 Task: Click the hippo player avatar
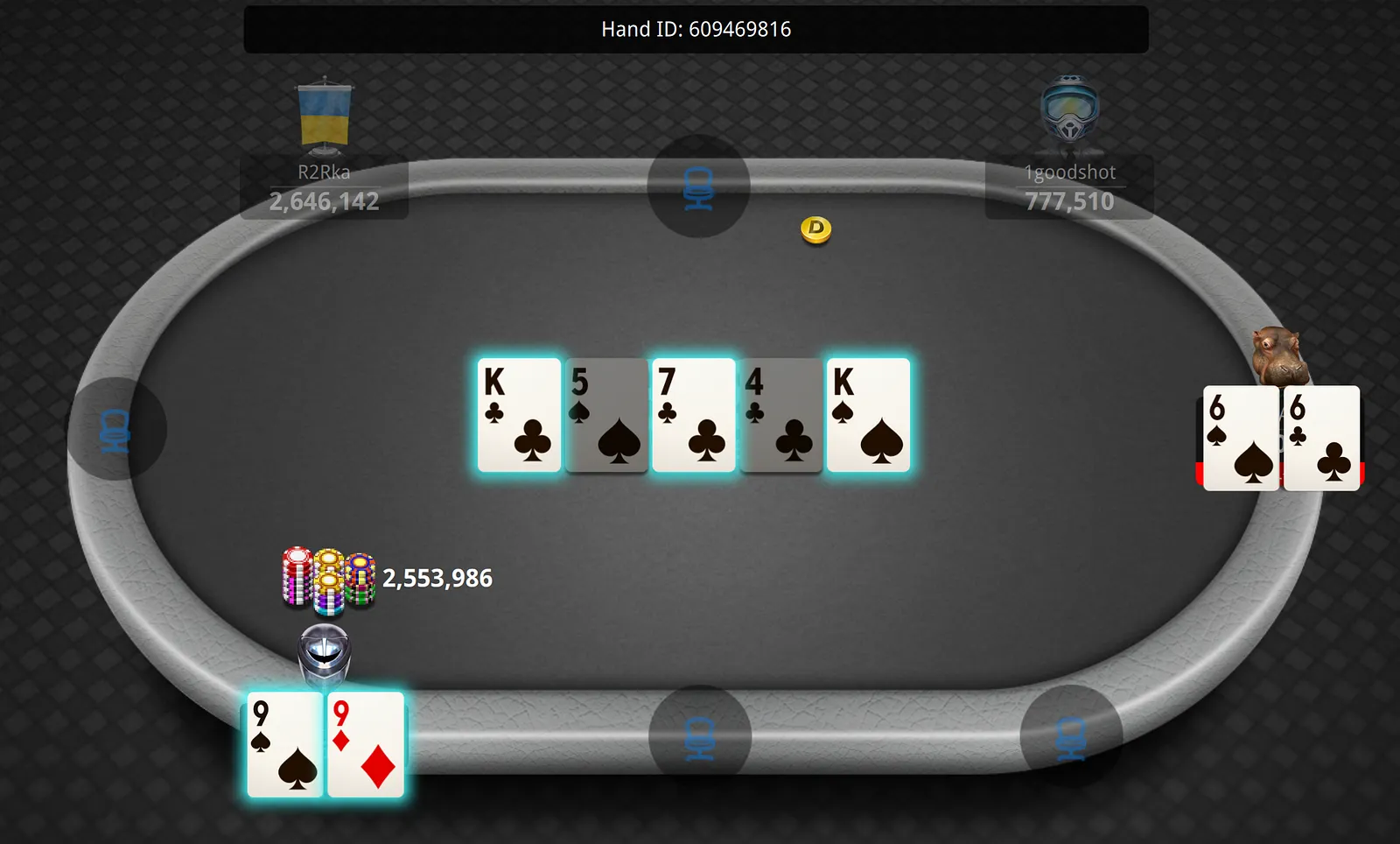tap(1278, 355)
